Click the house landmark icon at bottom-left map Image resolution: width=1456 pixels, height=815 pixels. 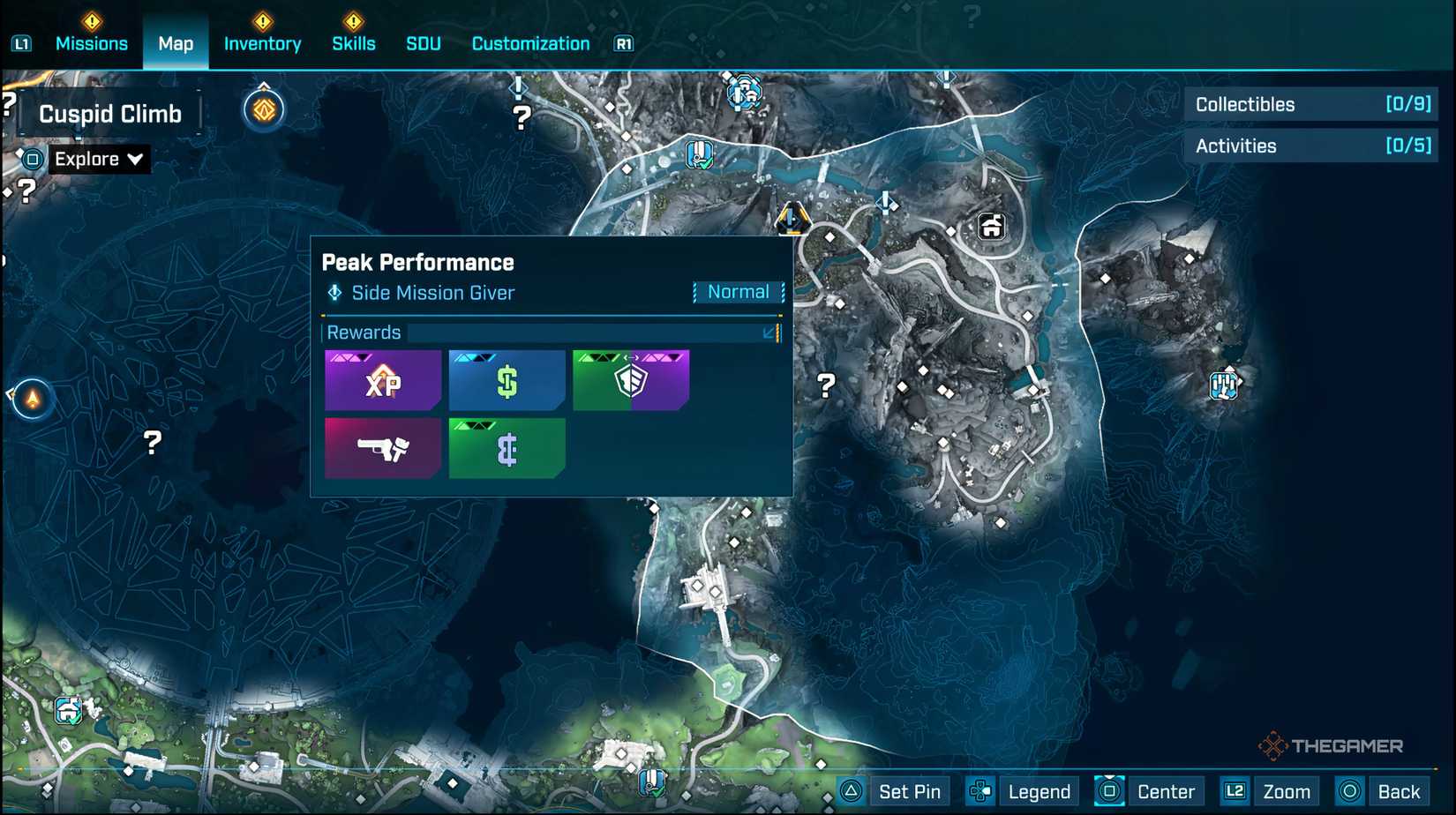point(67,710)
